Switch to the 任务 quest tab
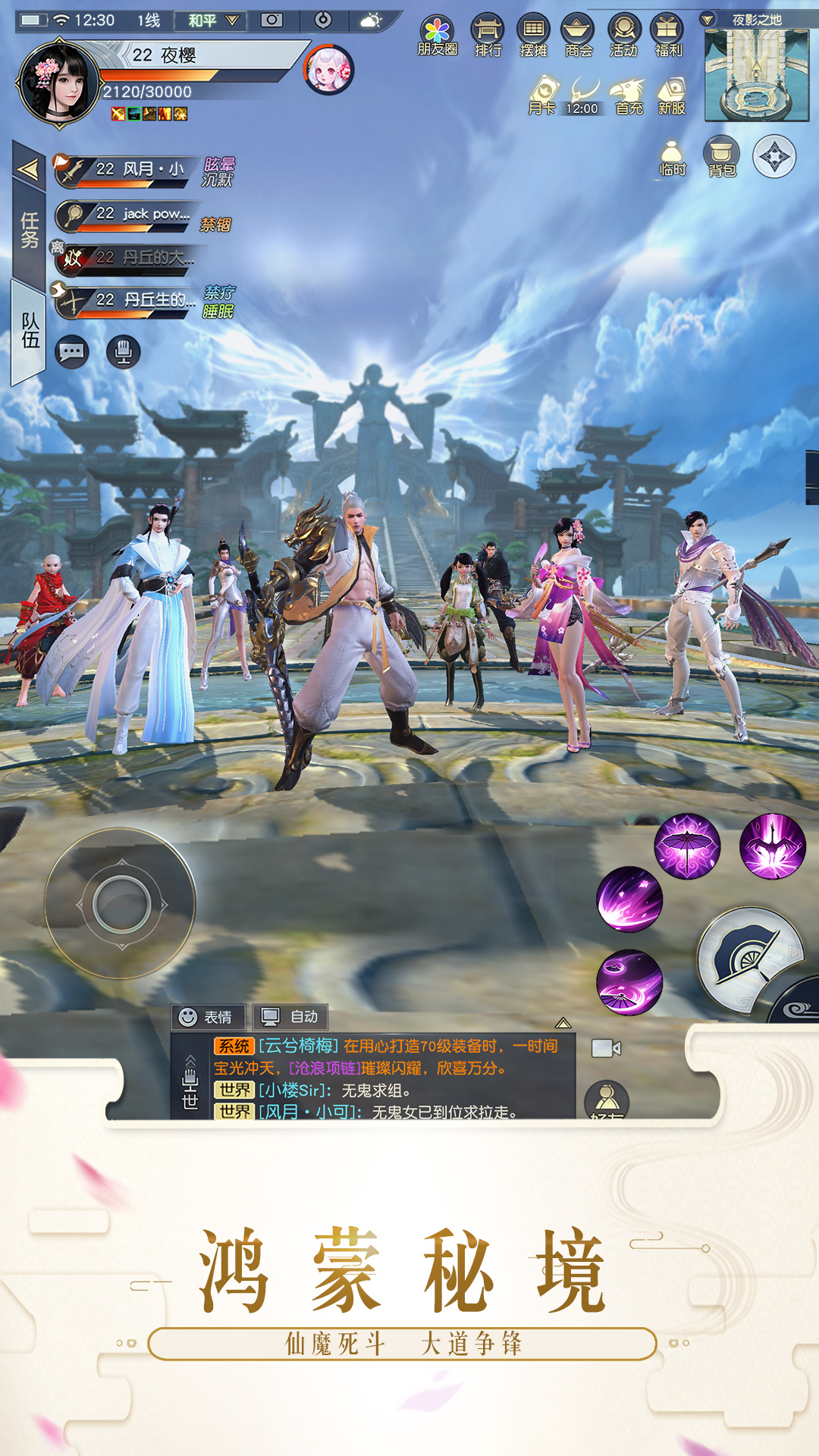 [29, 229]
